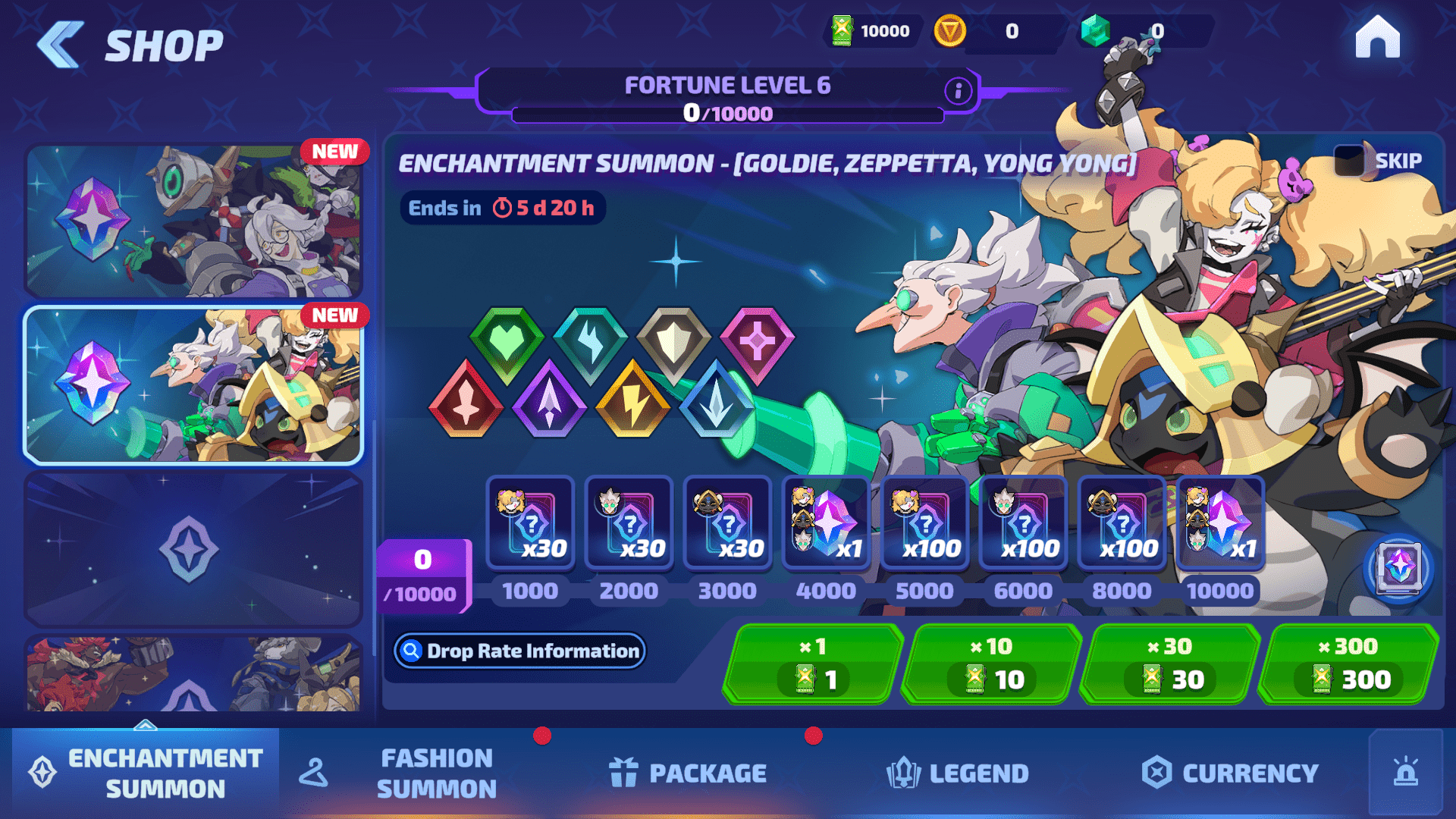Screen dimensions: 1456x819
Task: Select the Enchantment Summon tab
Action: click(146, 773)
